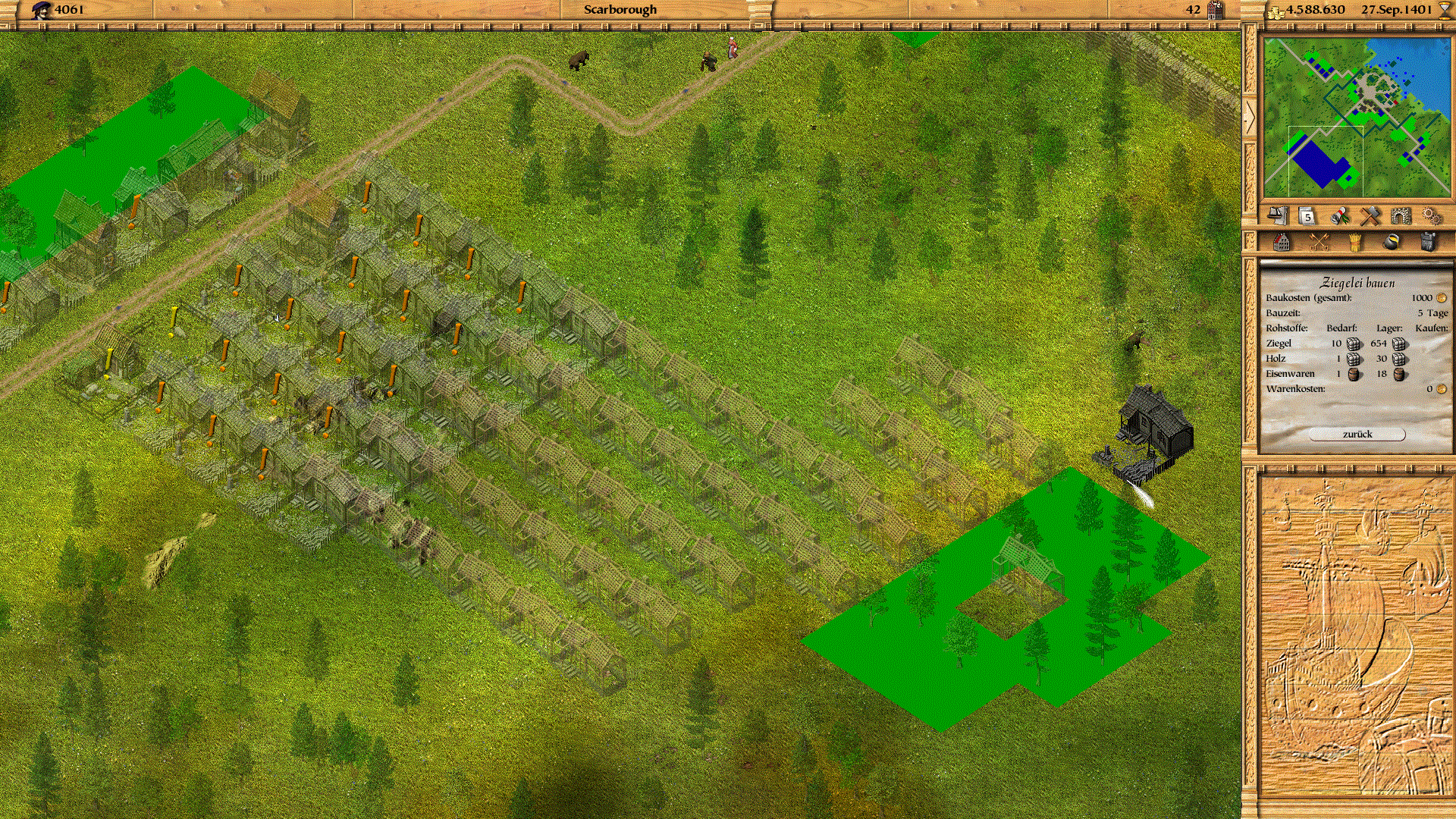Click the Scarborough town name banner

620,10
